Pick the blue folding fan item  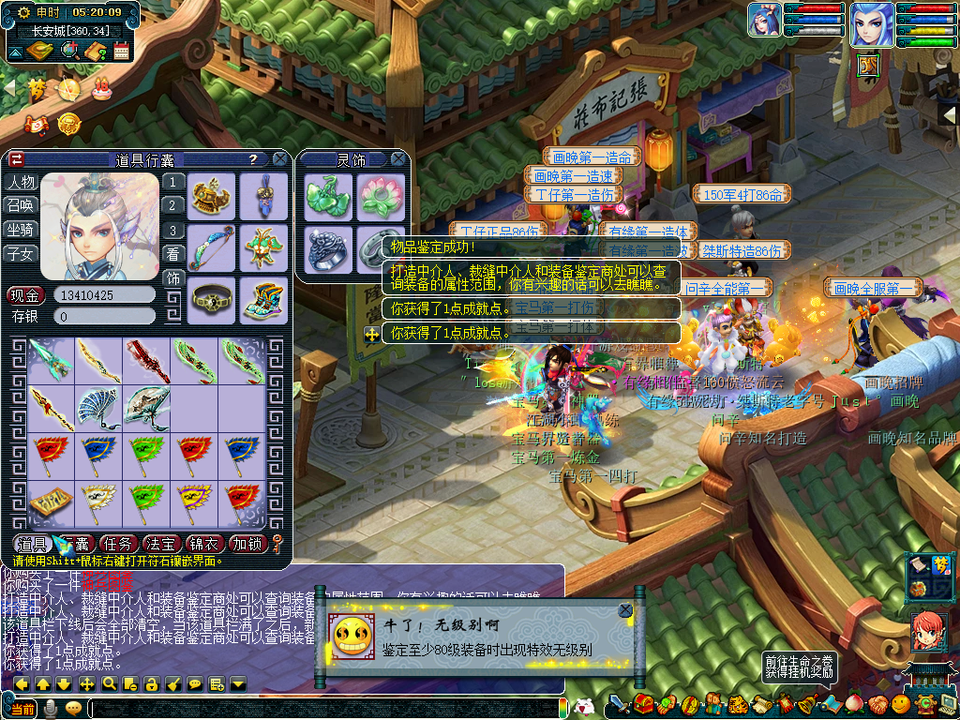point(99,407)
